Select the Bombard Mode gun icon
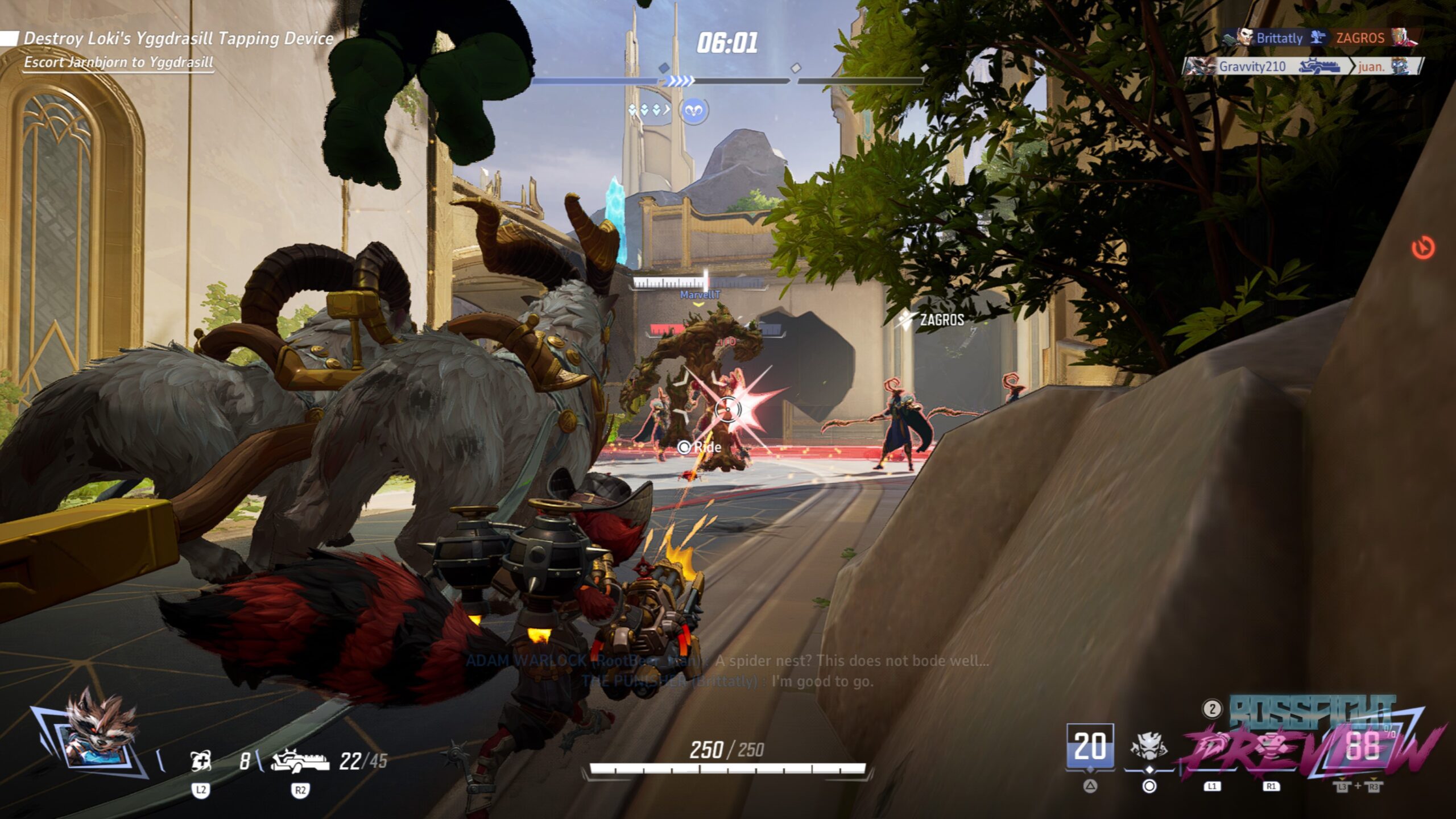This screenshot has height=819, width=1456. 300,760
